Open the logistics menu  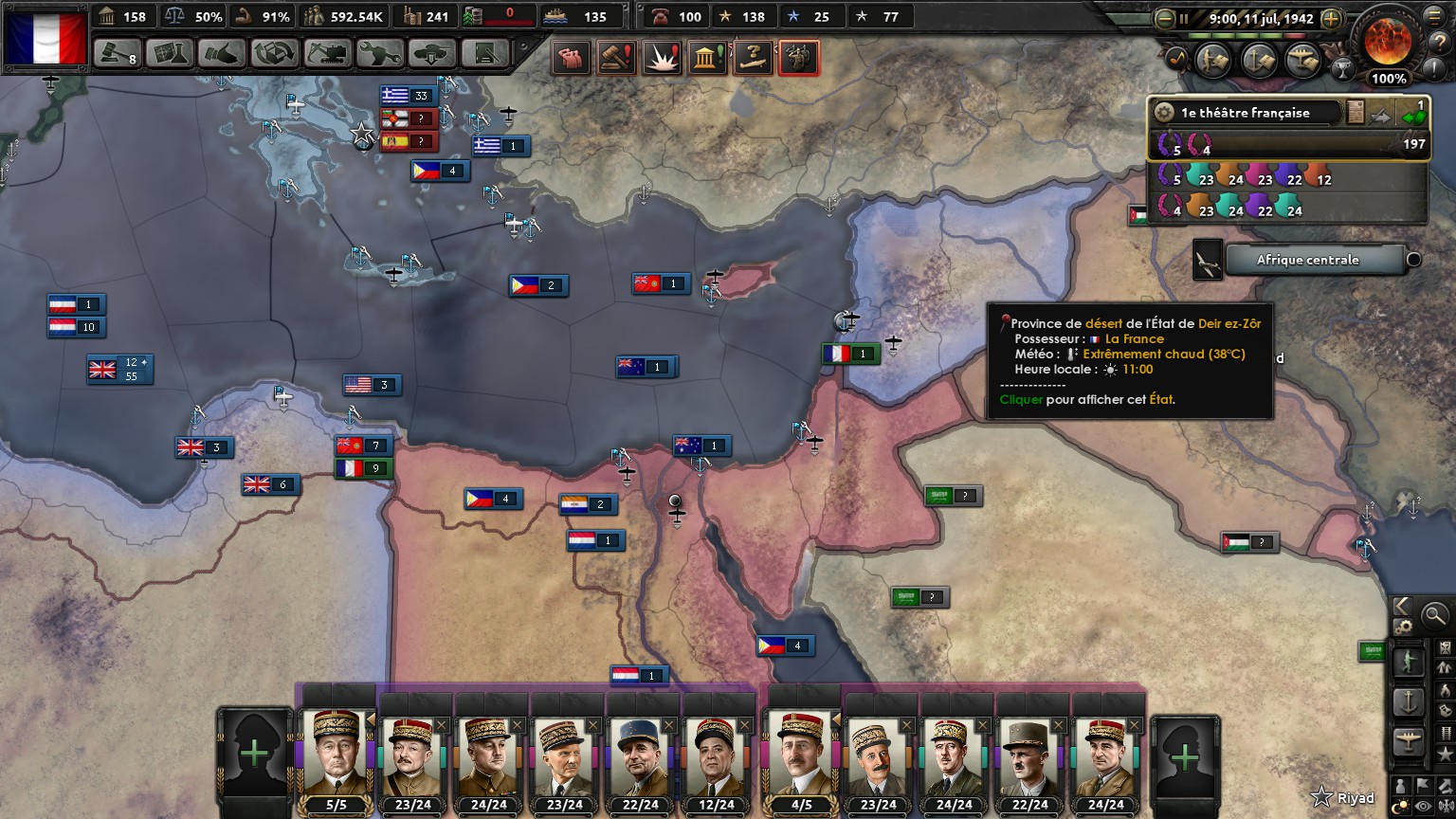click(x=485, y=53)
